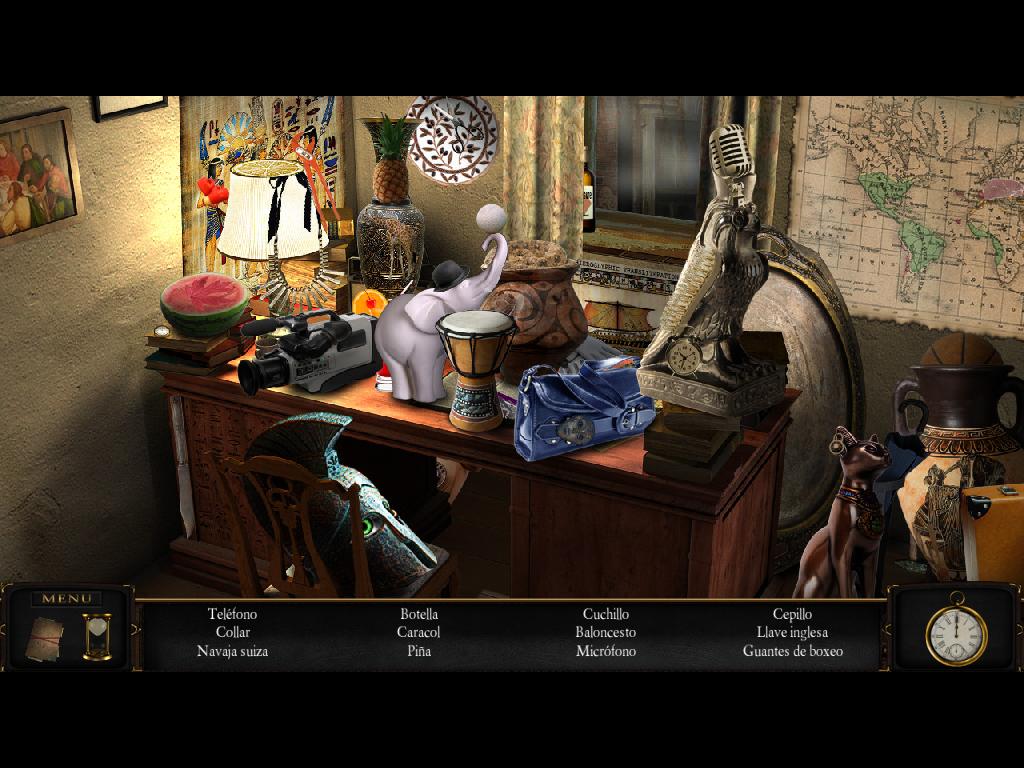
Task: Click "Micrófono" in the item list
Action: 605,651
